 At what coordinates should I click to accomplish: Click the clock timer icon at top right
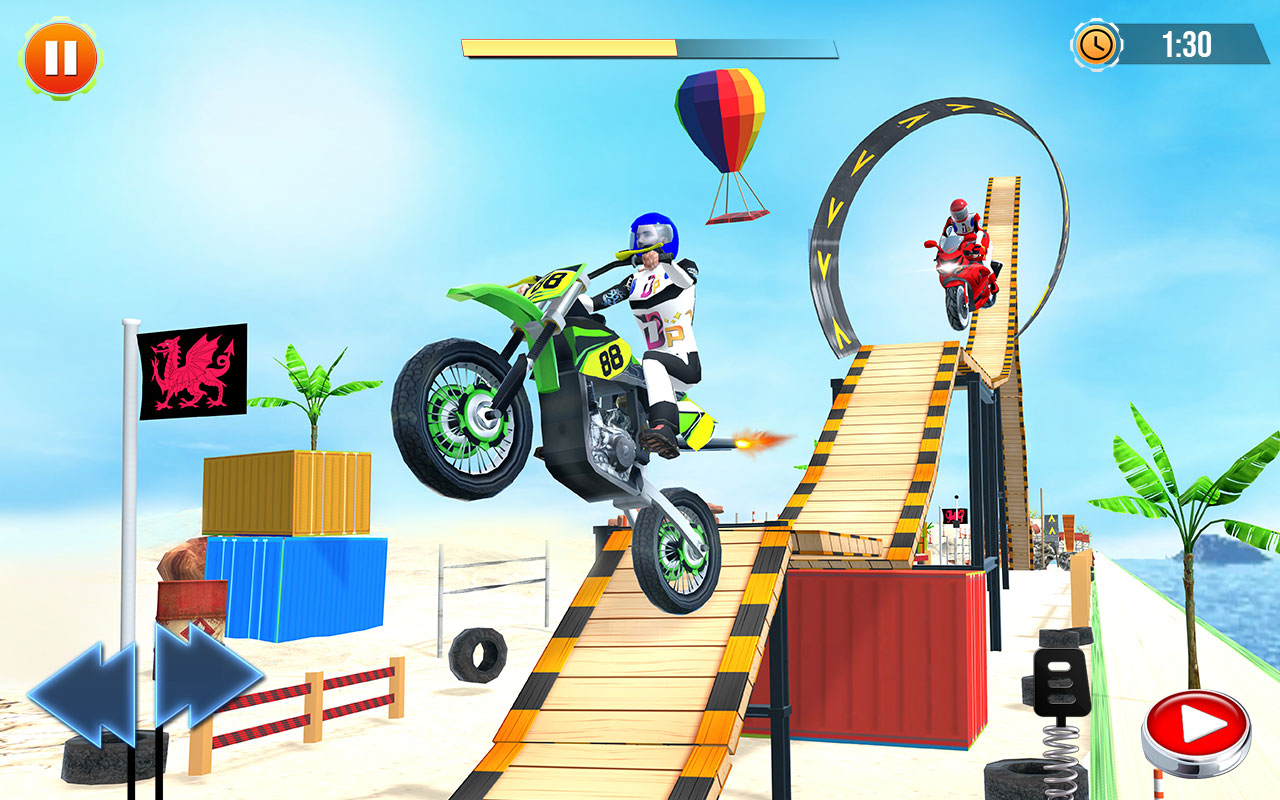pos(1095,44)
